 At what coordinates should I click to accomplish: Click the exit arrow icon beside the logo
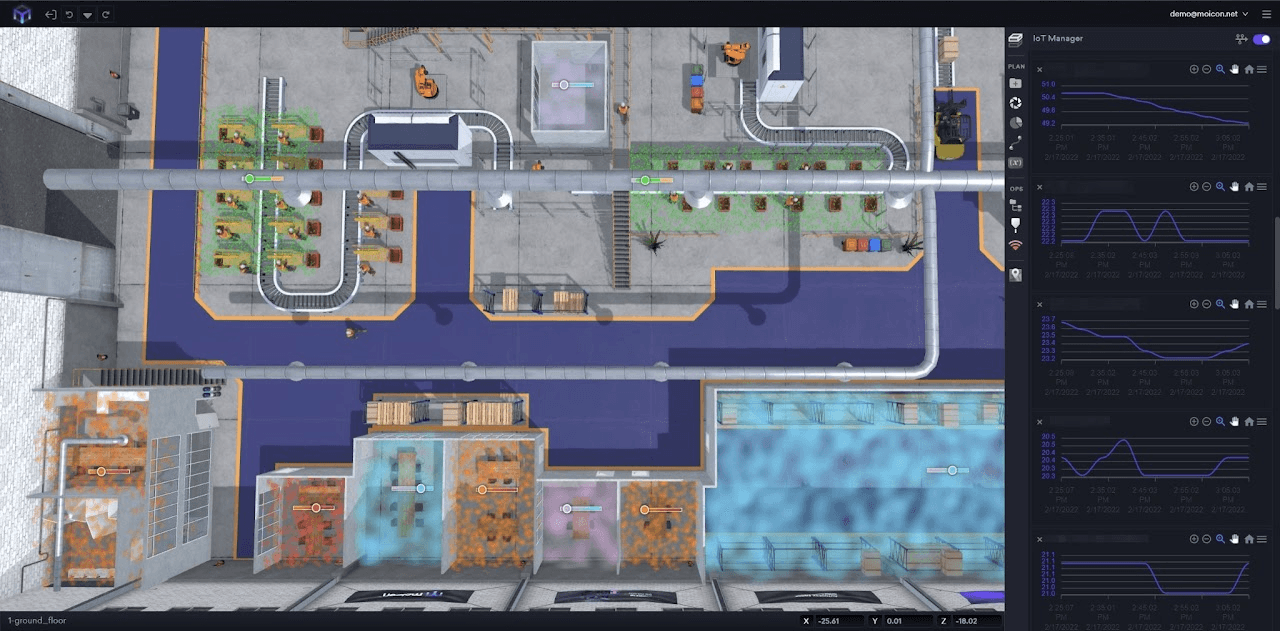[x=50, y=15]
